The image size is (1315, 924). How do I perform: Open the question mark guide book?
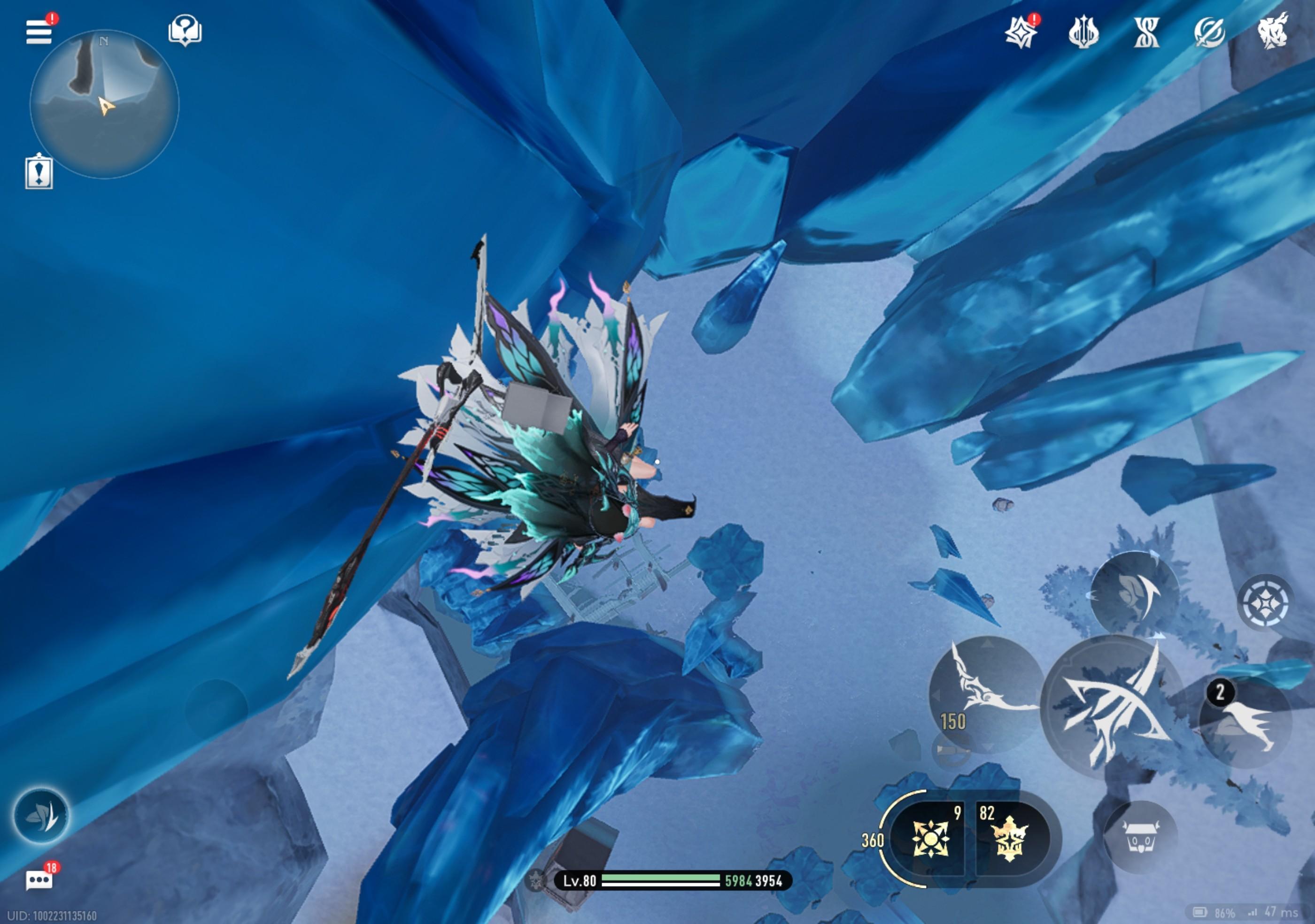185,31
